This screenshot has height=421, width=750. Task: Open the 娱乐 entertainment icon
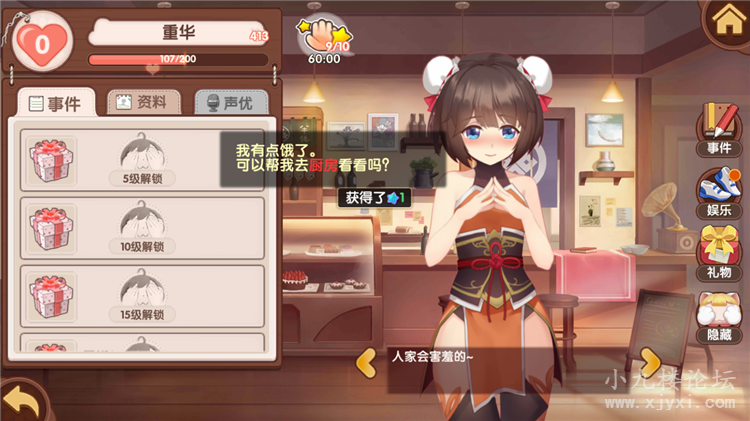click(718, 193)
